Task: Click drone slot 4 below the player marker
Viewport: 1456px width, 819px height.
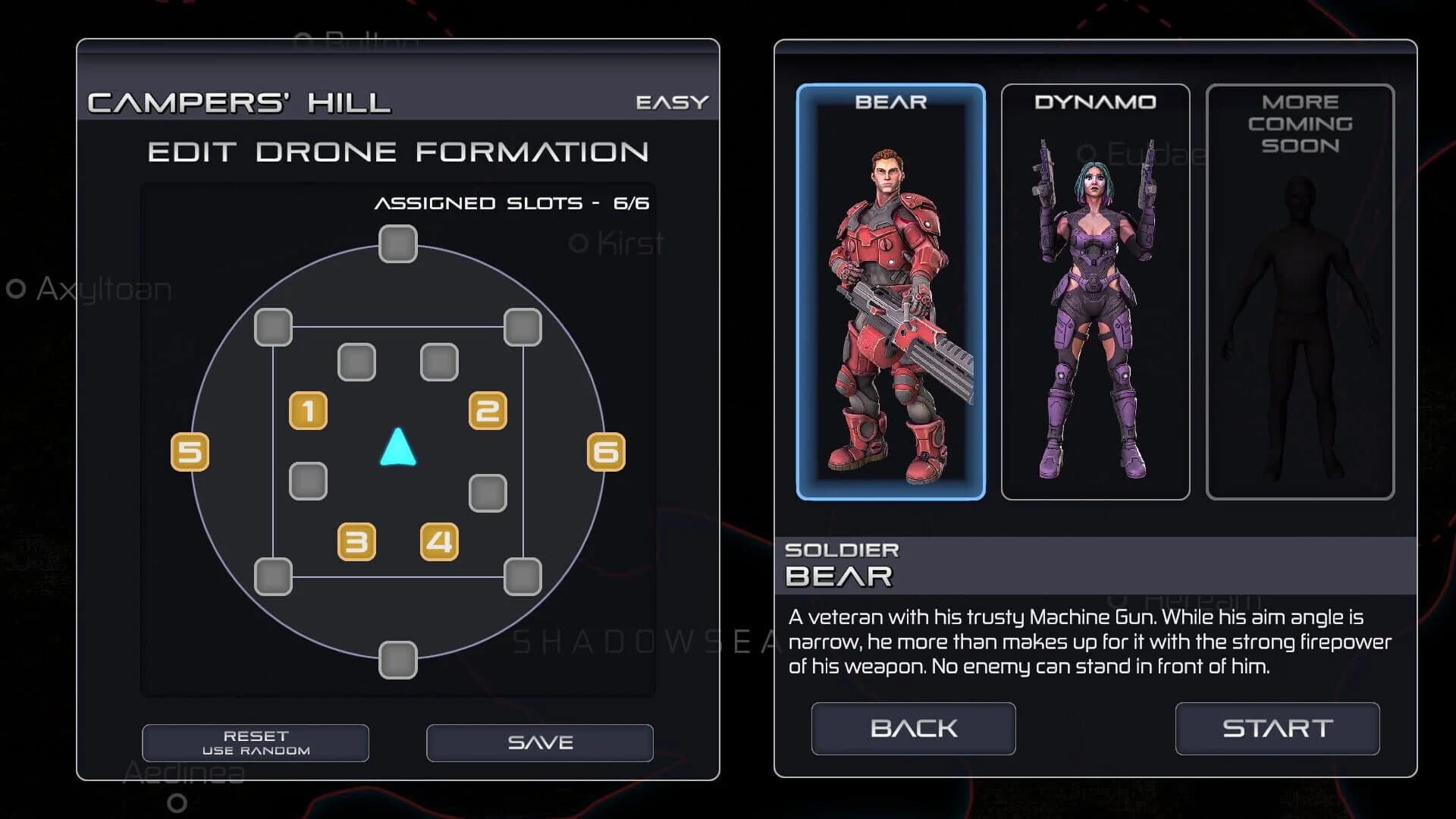Action: [438, 543]
